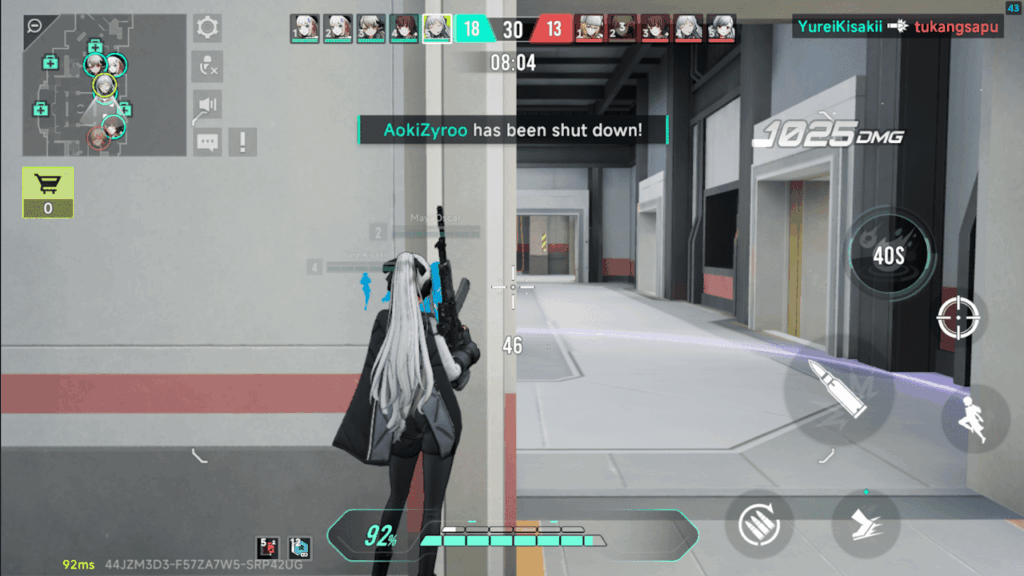Tap the exclamation mark ping button
1024x576 pixels.
pos(243,142)
